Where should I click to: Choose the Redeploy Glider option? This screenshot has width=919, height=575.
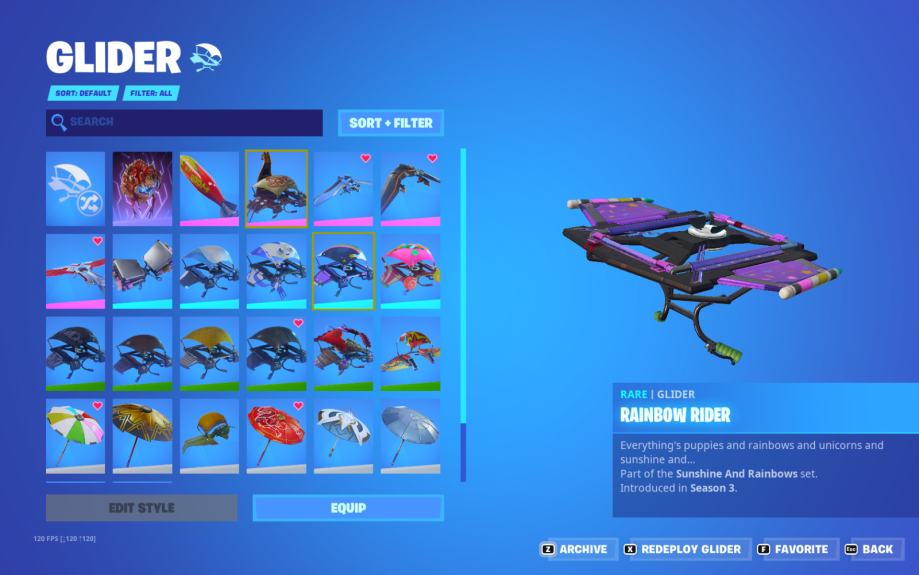[x=683, y=549]
